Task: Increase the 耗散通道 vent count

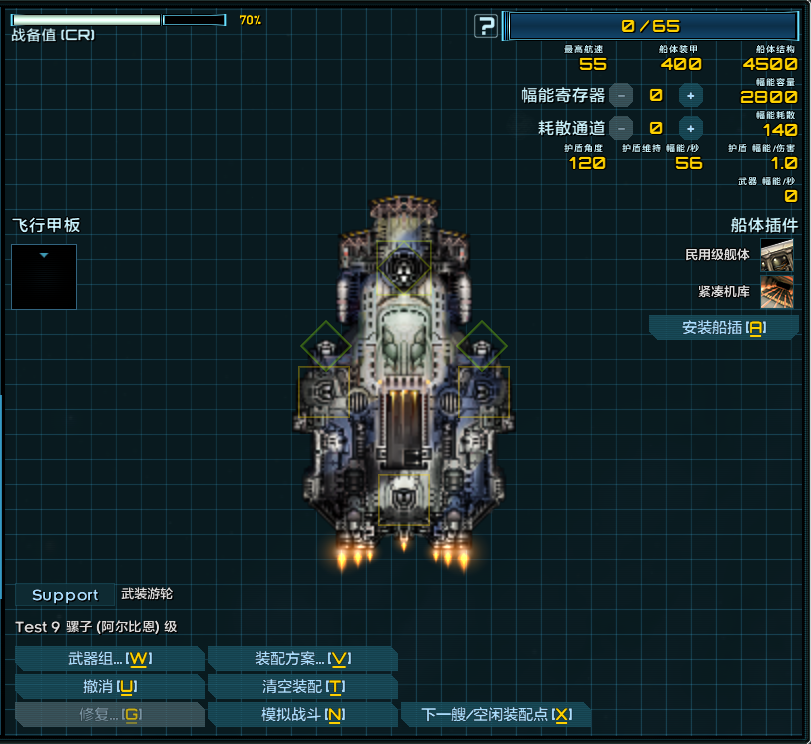Action: pos(690,128)
